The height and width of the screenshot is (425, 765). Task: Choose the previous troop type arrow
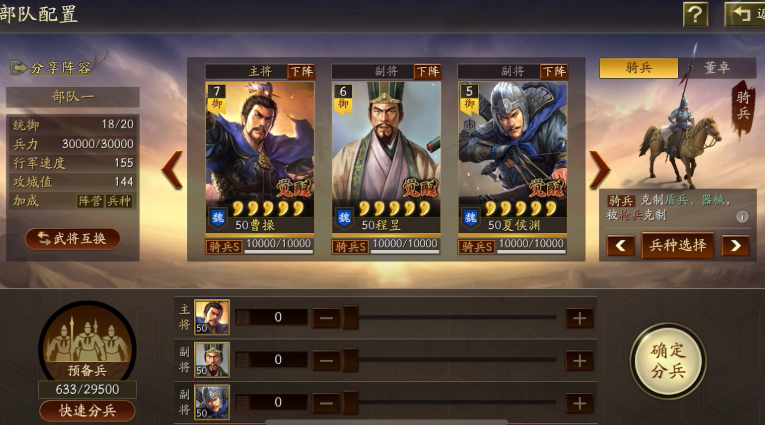pyautogui.click(x=620, y=245)
